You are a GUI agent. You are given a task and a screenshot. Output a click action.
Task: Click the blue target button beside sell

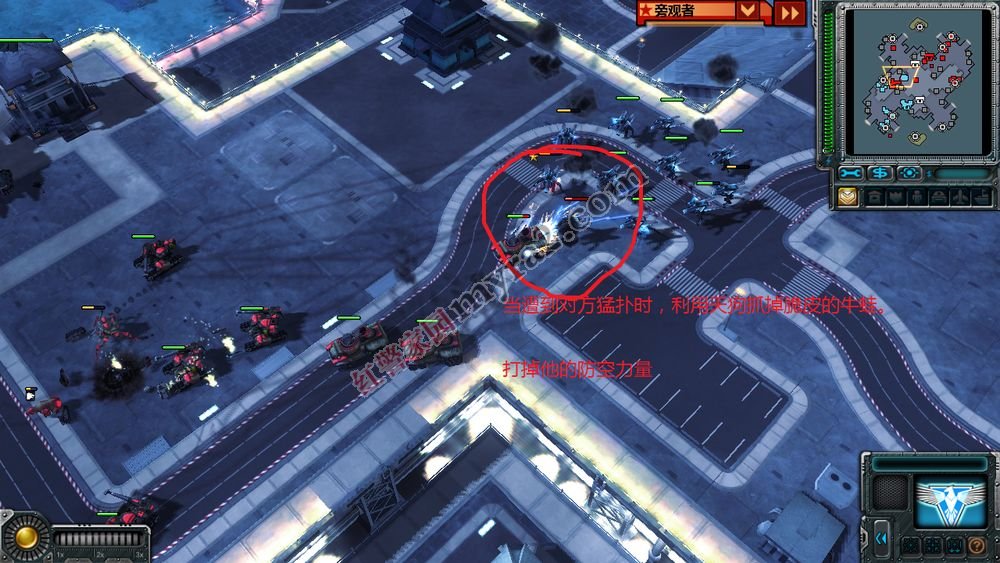(x=909, y=173)
